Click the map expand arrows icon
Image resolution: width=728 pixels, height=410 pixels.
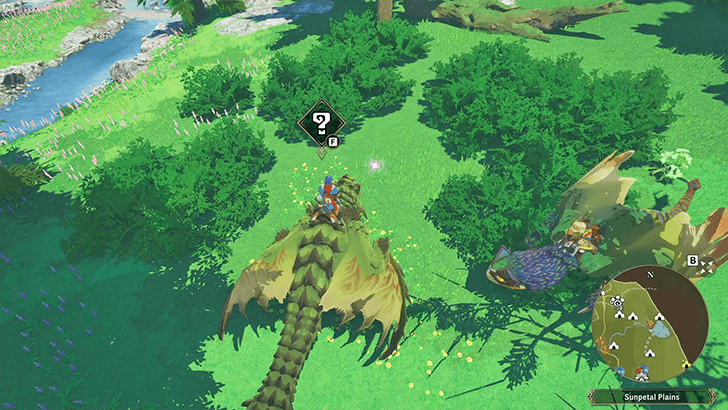[x=707, y=266]
